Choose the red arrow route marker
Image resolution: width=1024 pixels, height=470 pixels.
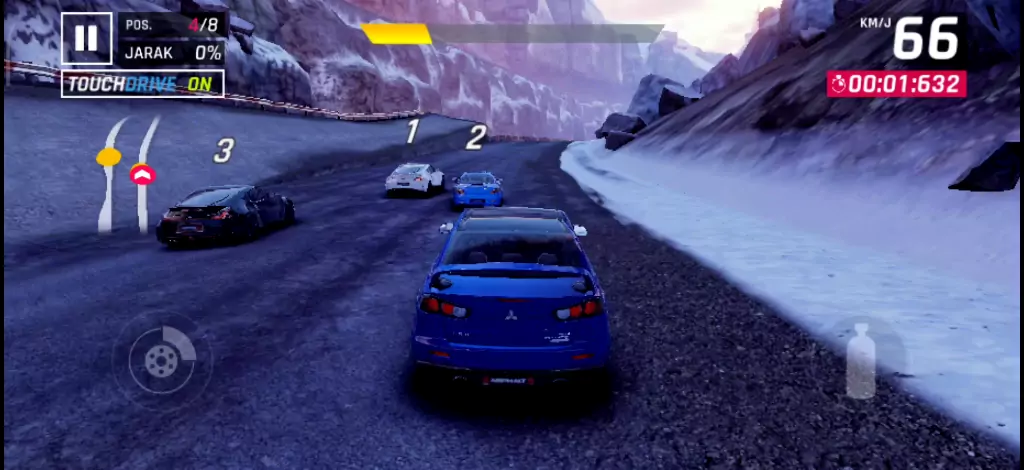click(143, 174)
